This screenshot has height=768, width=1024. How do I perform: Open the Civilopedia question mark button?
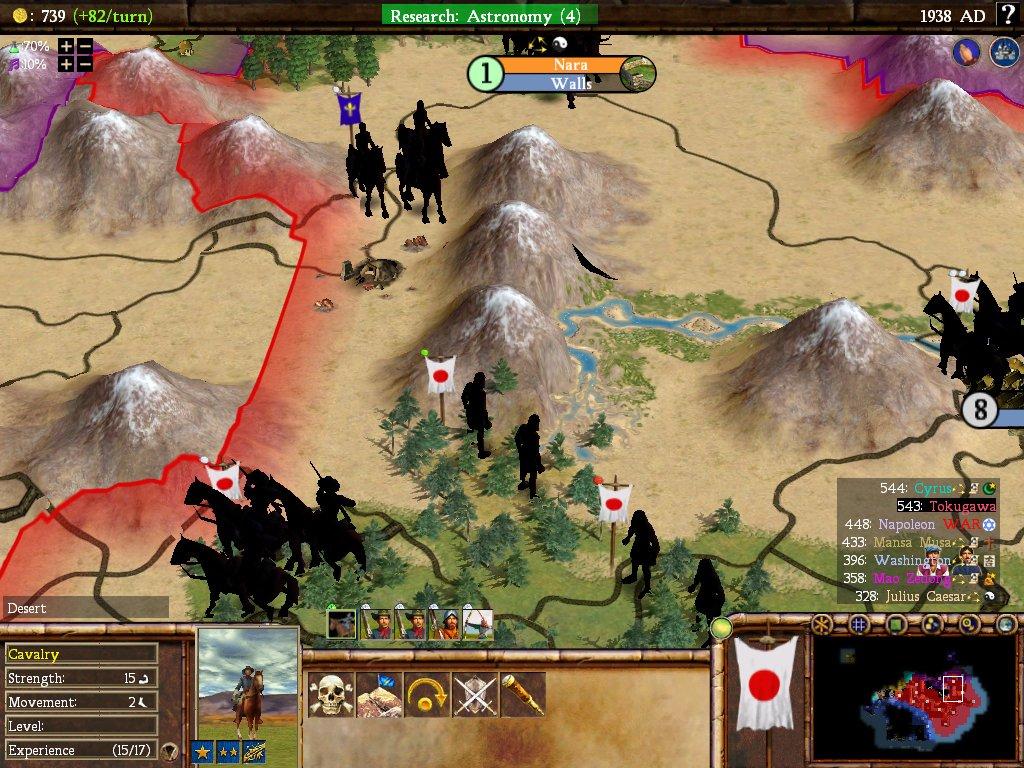[1007, 15]
